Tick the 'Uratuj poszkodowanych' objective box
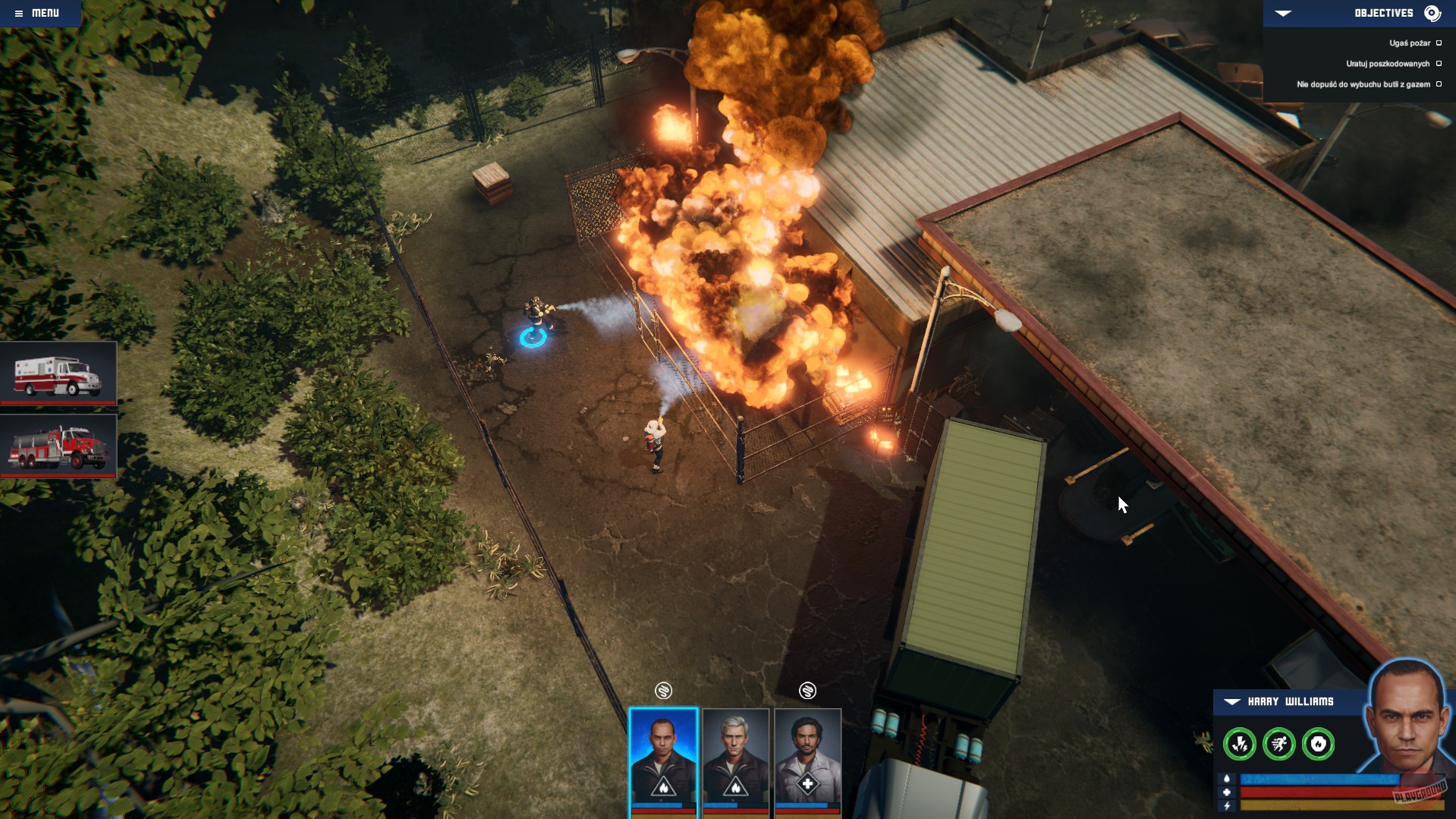Screen dimensions: 1456x819 (1440, 64)
